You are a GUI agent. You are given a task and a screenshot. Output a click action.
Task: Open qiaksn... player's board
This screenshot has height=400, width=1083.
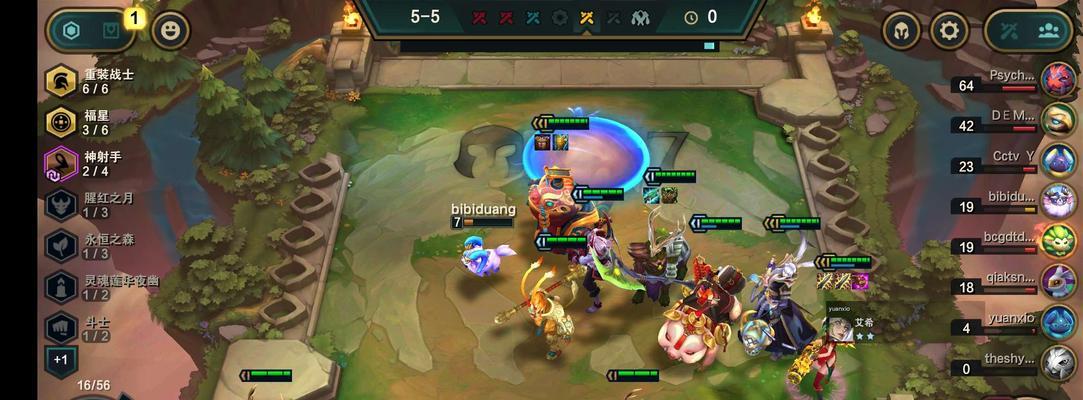1058,282
